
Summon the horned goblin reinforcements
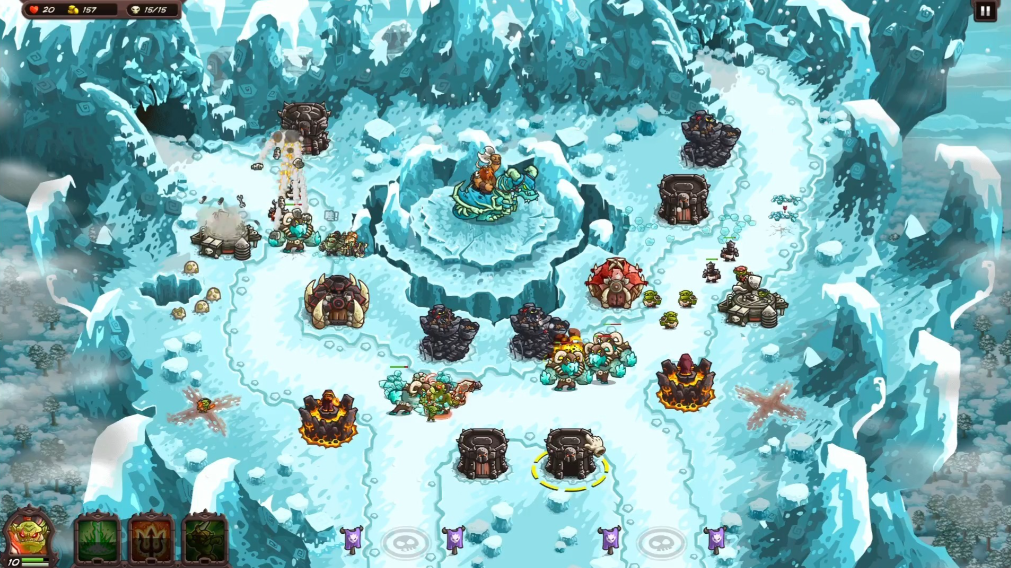[204, 538]
